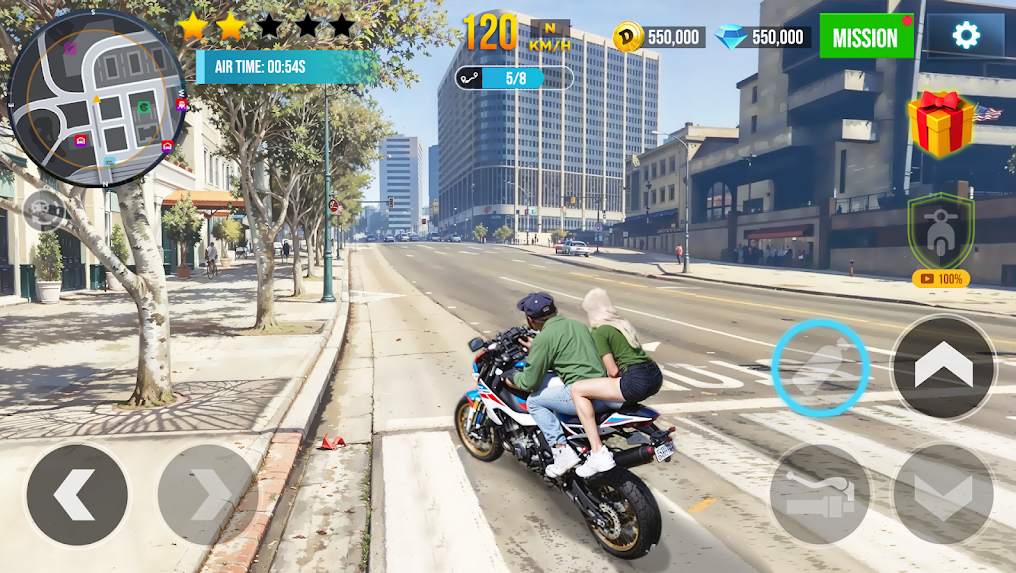Open settings with the gear icon
1016x573 pixels.
(965, 36)
